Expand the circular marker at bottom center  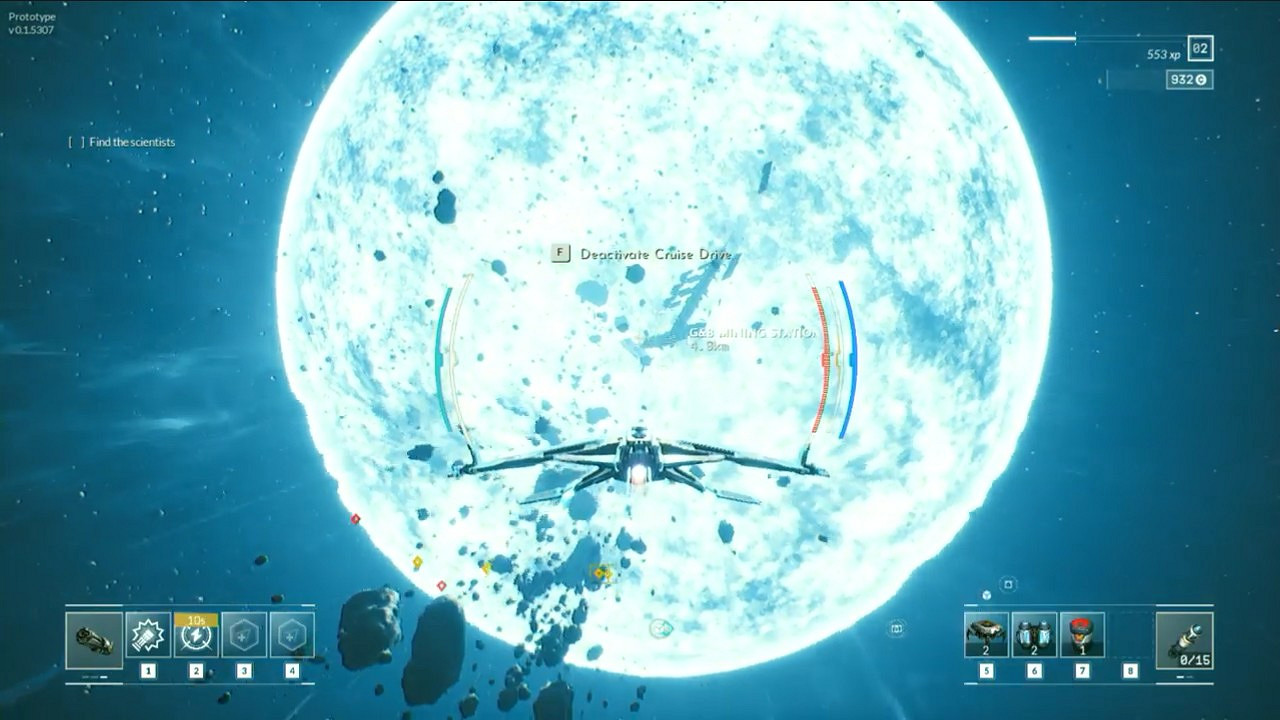(x=659, y=629)
